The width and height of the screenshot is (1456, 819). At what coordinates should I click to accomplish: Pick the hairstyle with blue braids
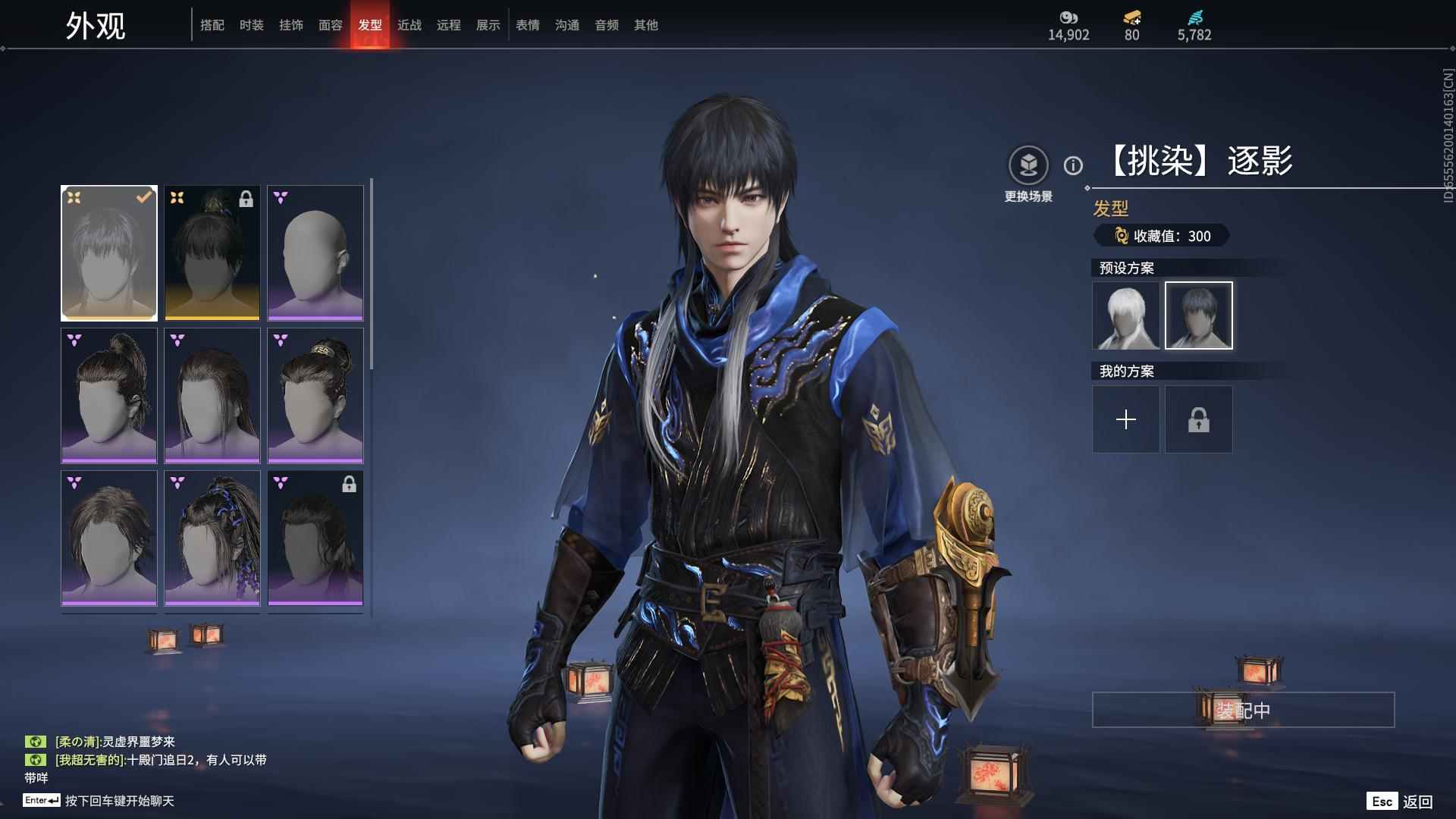point(212,538)
